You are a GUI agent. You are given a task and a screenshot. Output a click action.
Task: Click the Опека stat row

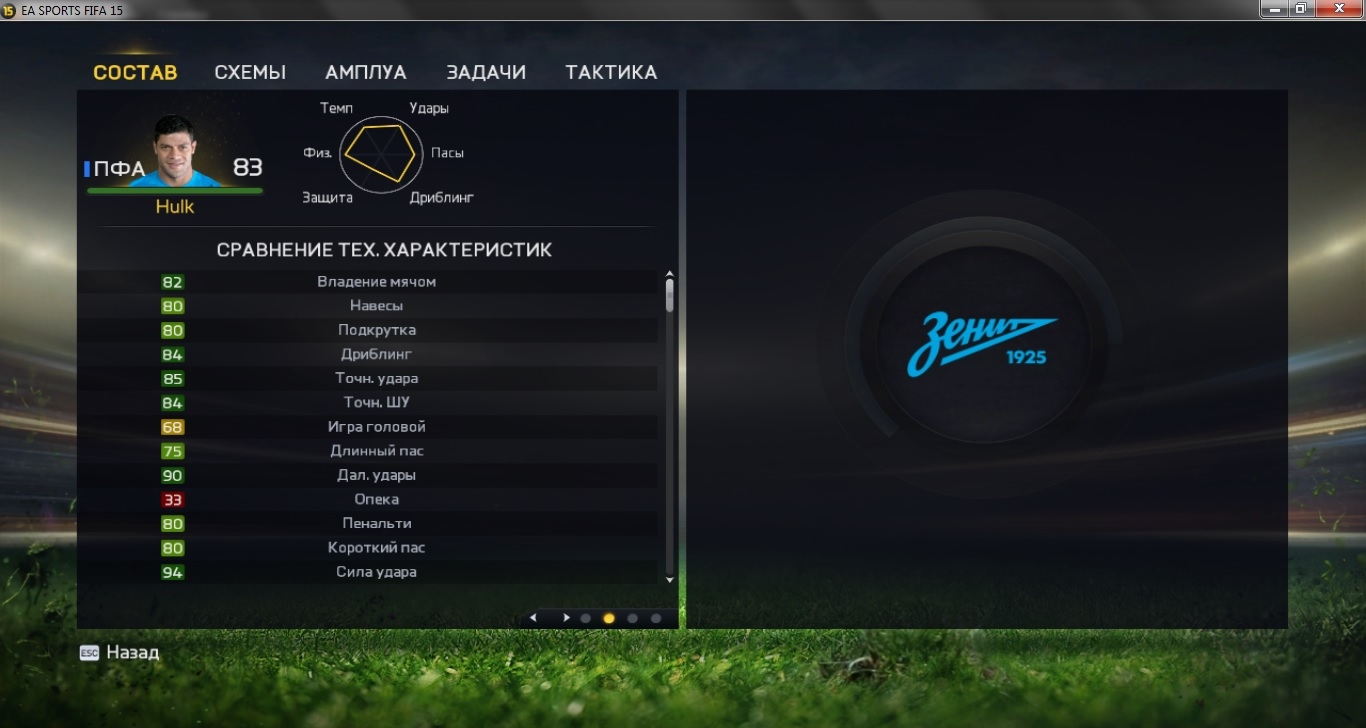click(376, 499)
